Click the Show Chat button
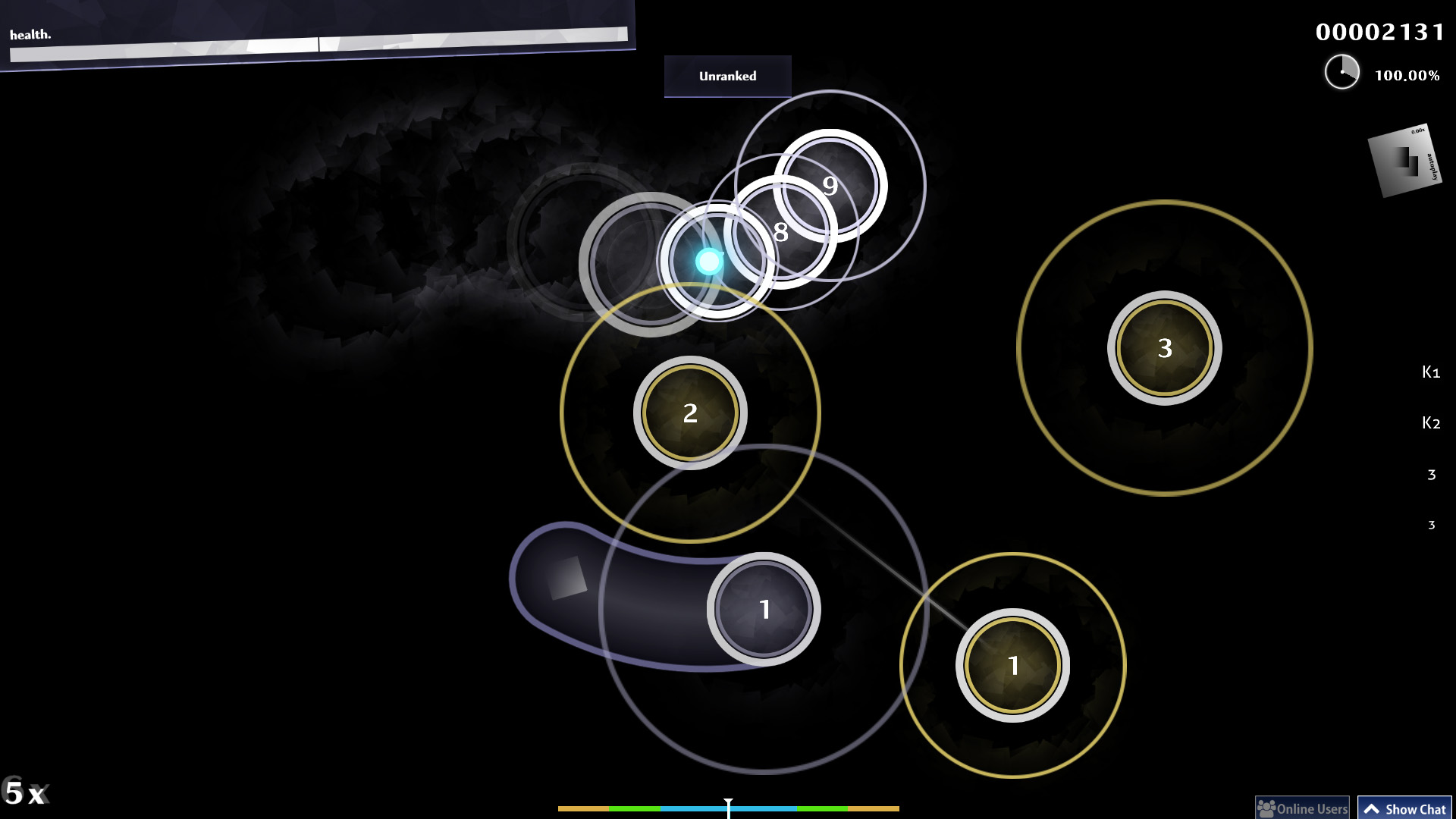 pyautogui.click(x=1404, y=808)
